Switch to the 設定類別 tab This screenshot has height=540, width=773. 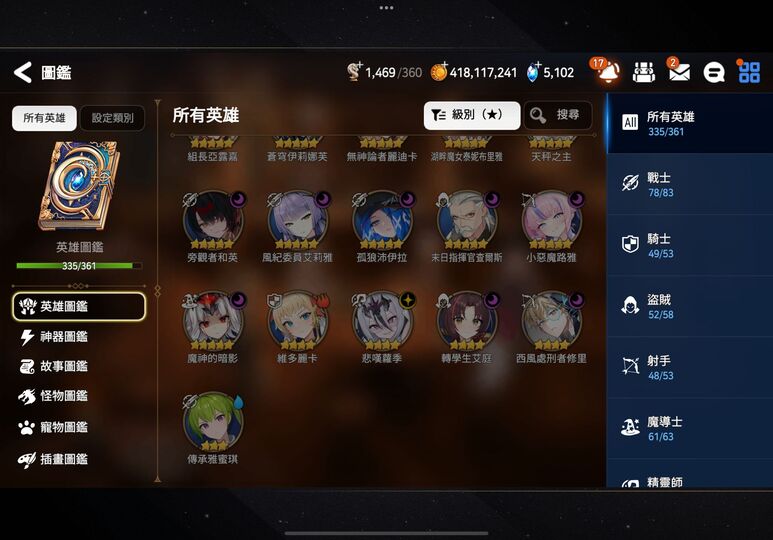point(112,118)
